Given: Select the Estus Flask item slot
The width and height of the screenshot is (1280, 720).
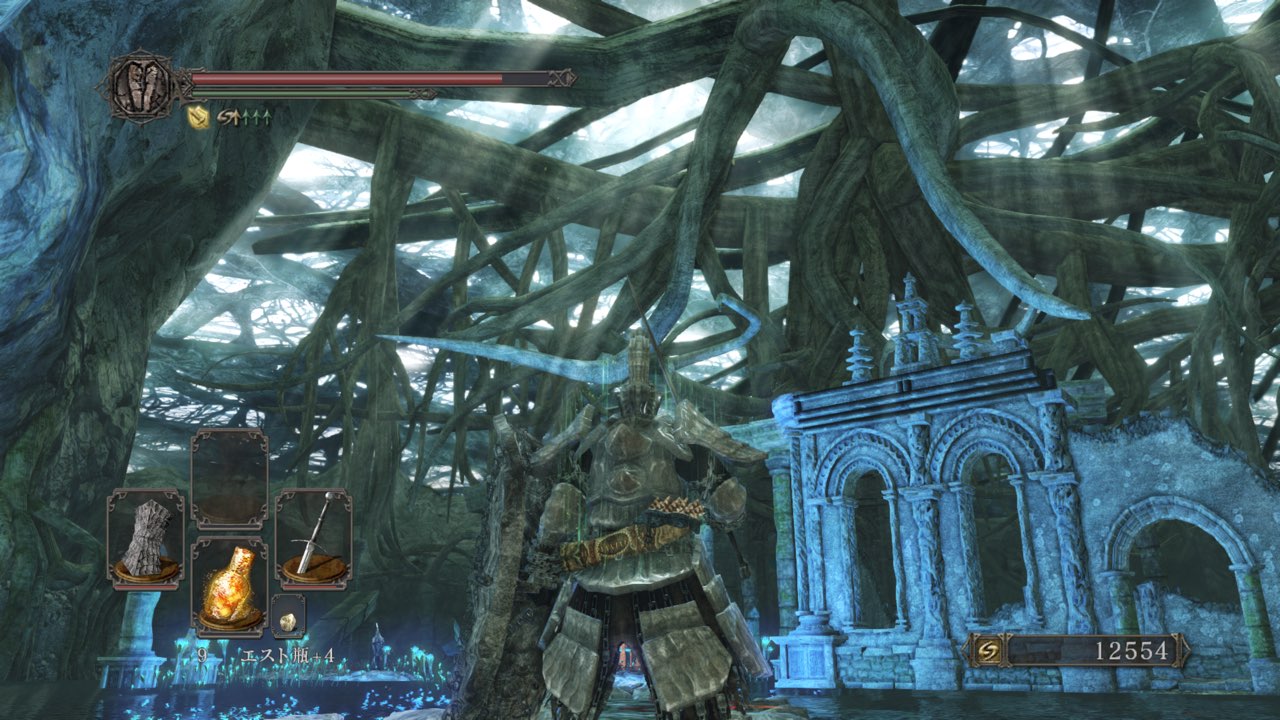Looking at the screenshot, I should [229, 586].
